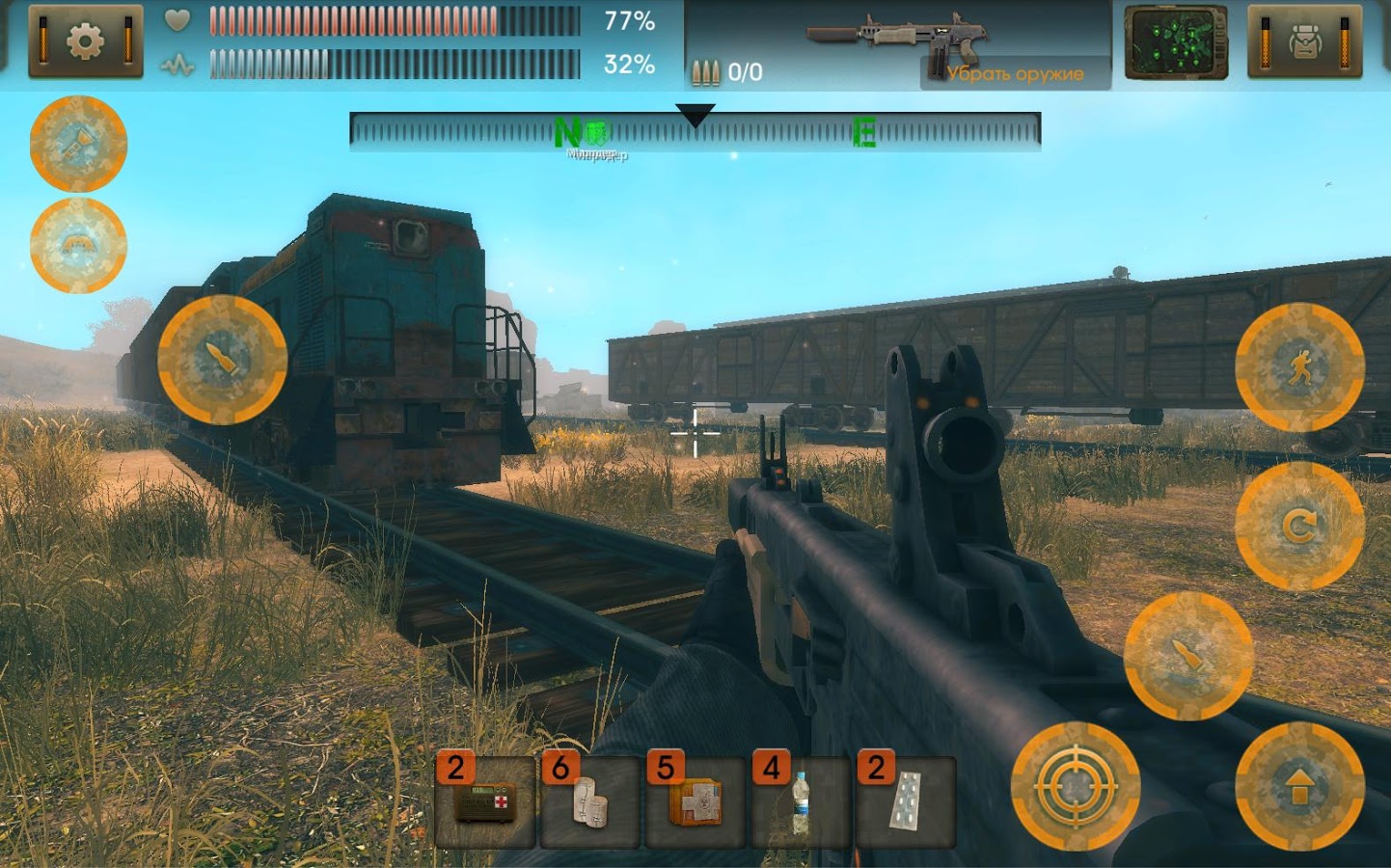Open the green radar map screen
The image size is (1391, 868).
click(1176, 42)
